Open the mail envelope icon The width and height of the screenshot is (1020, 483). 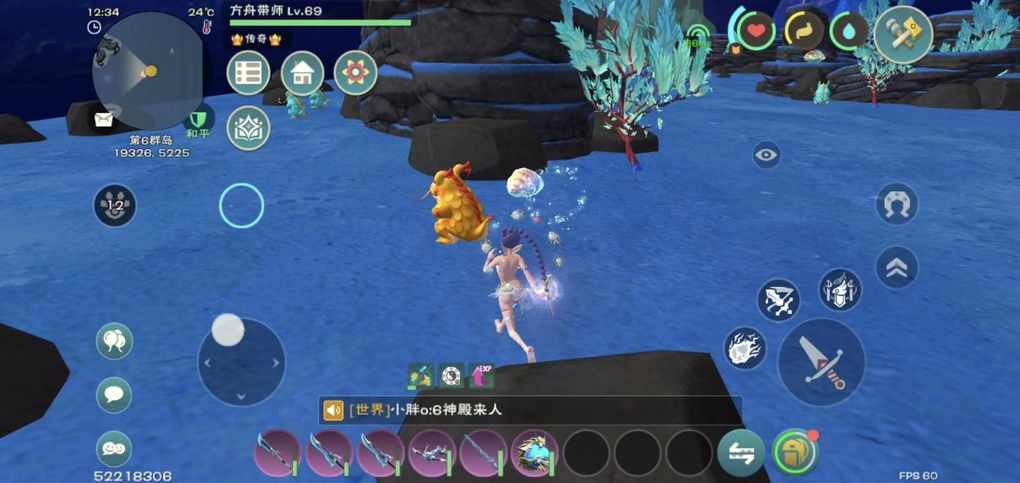103,120
